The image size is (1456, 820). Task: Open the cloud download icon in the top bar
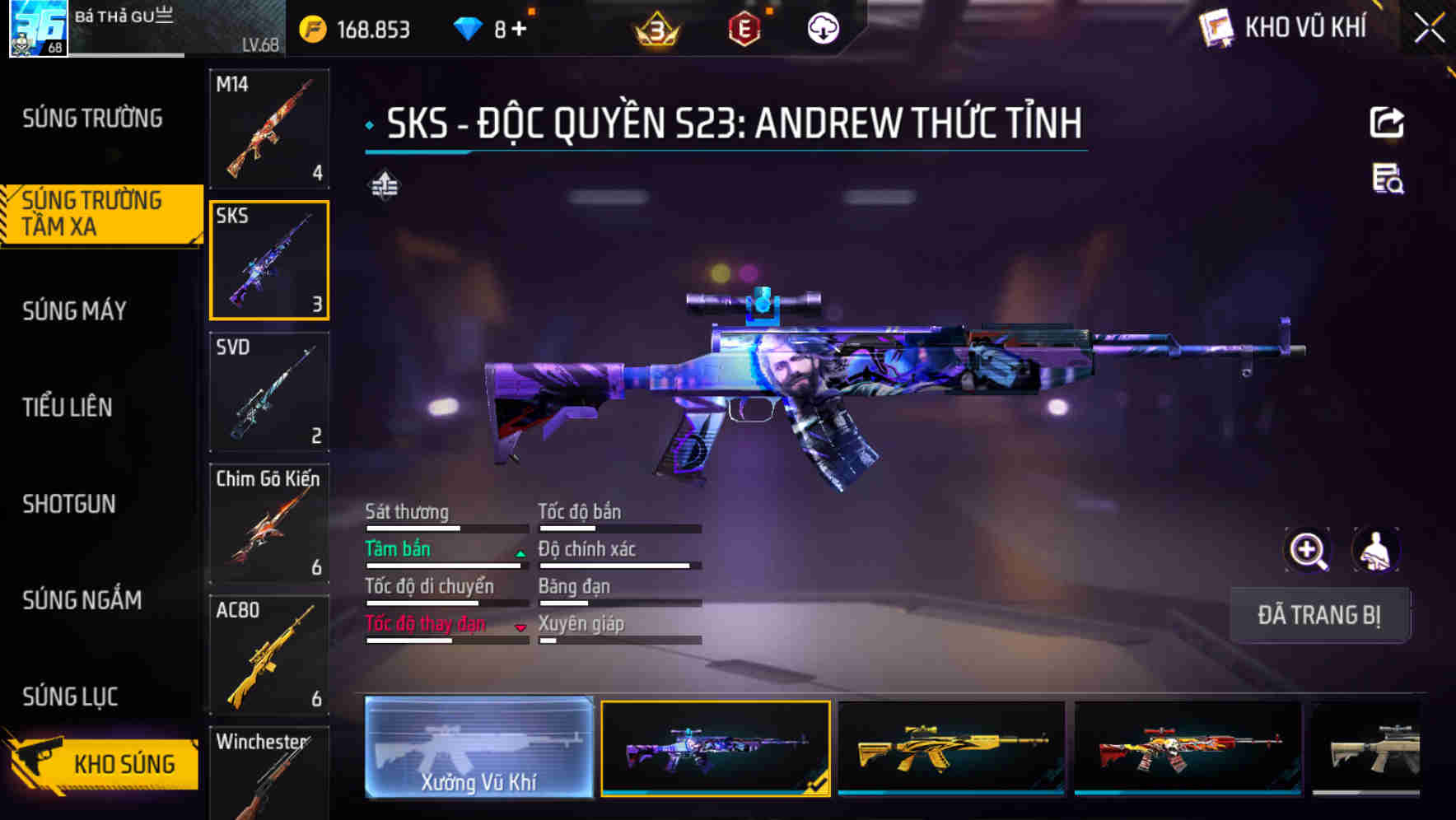pyautogui.click(x=823, y=27)
